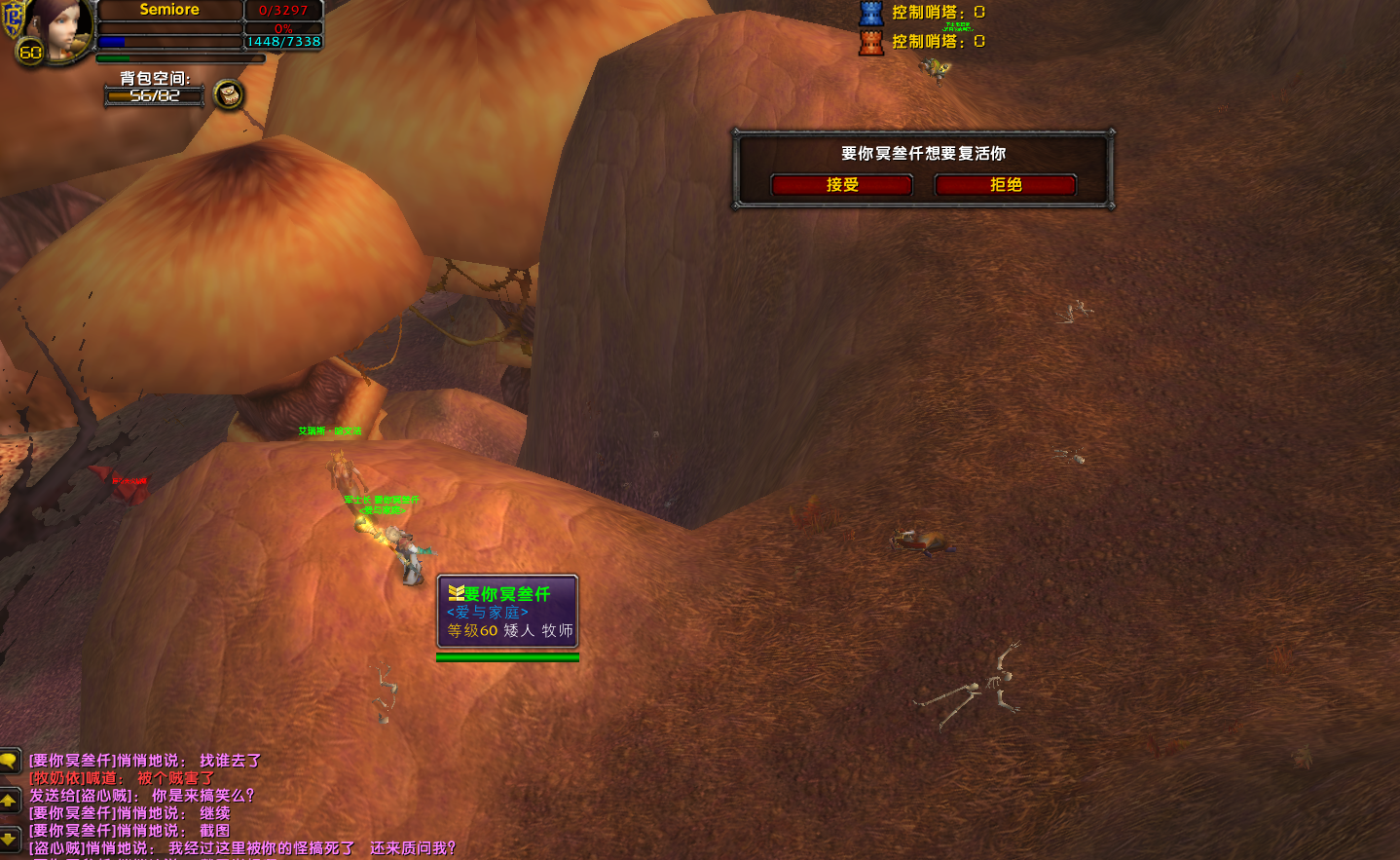Click the chat scroll-up arrow
Screen dimensions: 1400x860
click(9, 801)
